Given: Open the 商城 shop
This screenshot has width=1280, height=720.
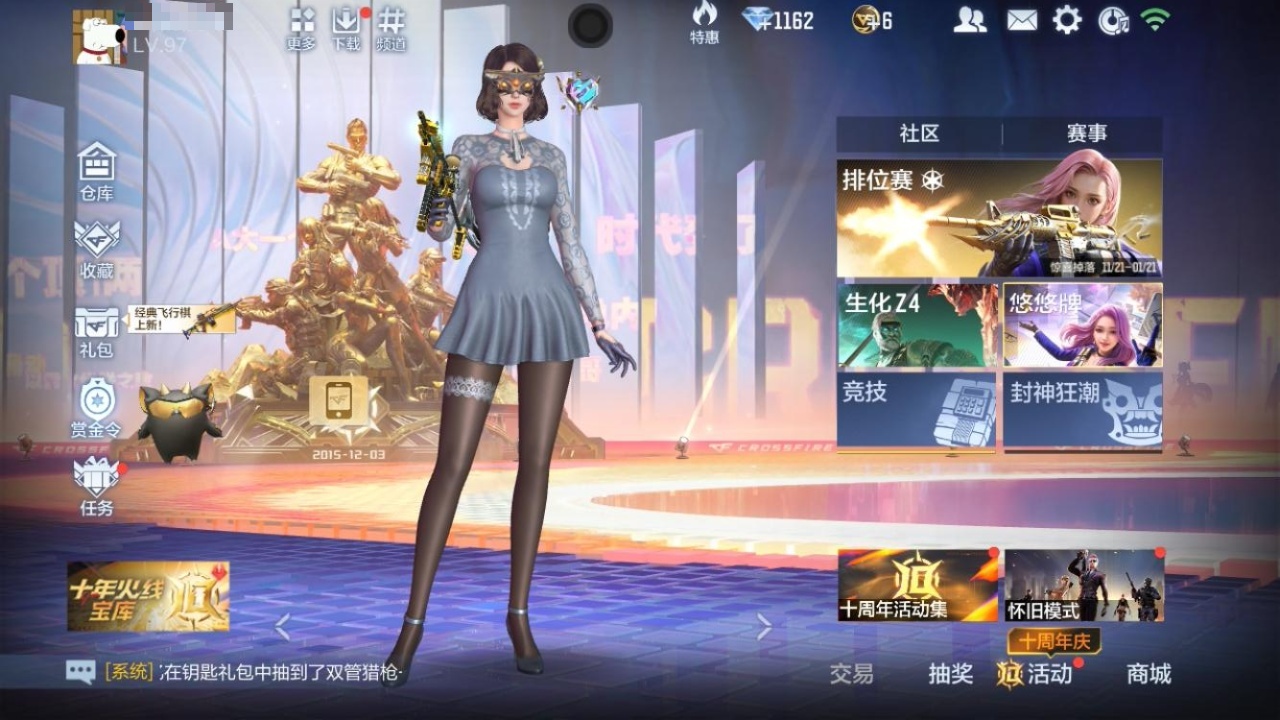Looking at the screenshot, I should (x=1148, y=674).
